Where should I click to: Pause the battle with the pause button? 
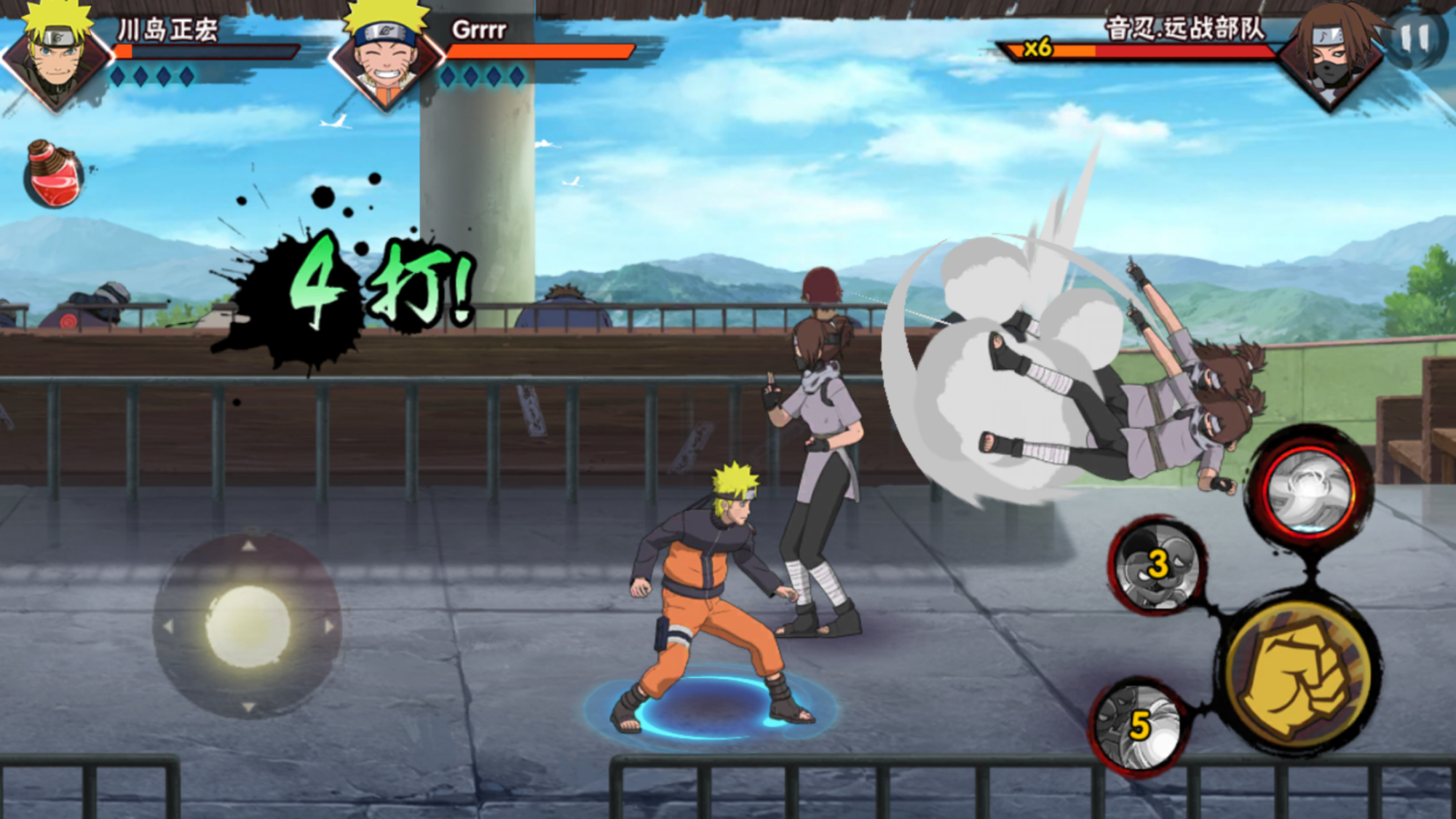click(x=1415, y=38)
